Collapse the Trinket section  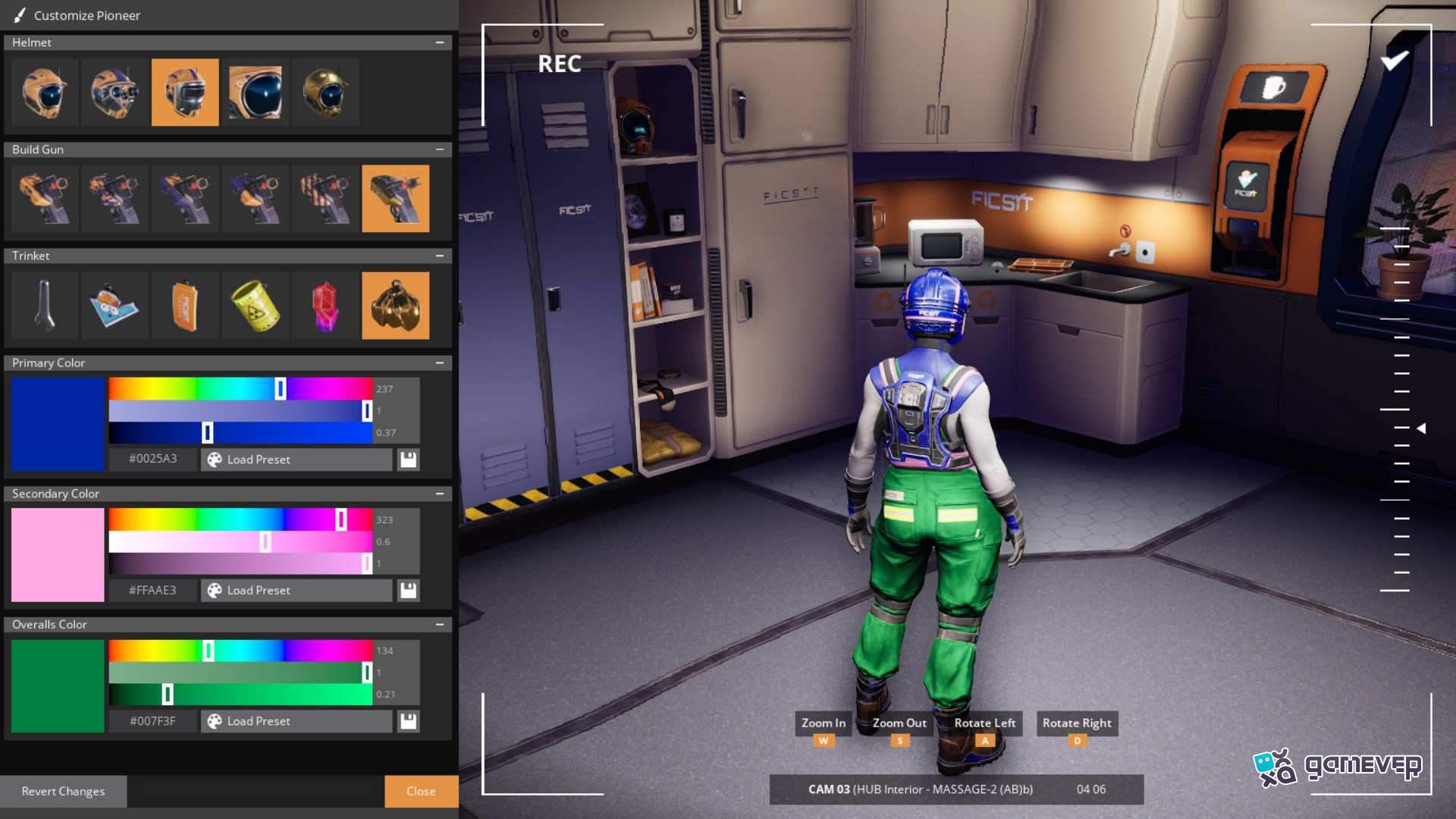441,256
